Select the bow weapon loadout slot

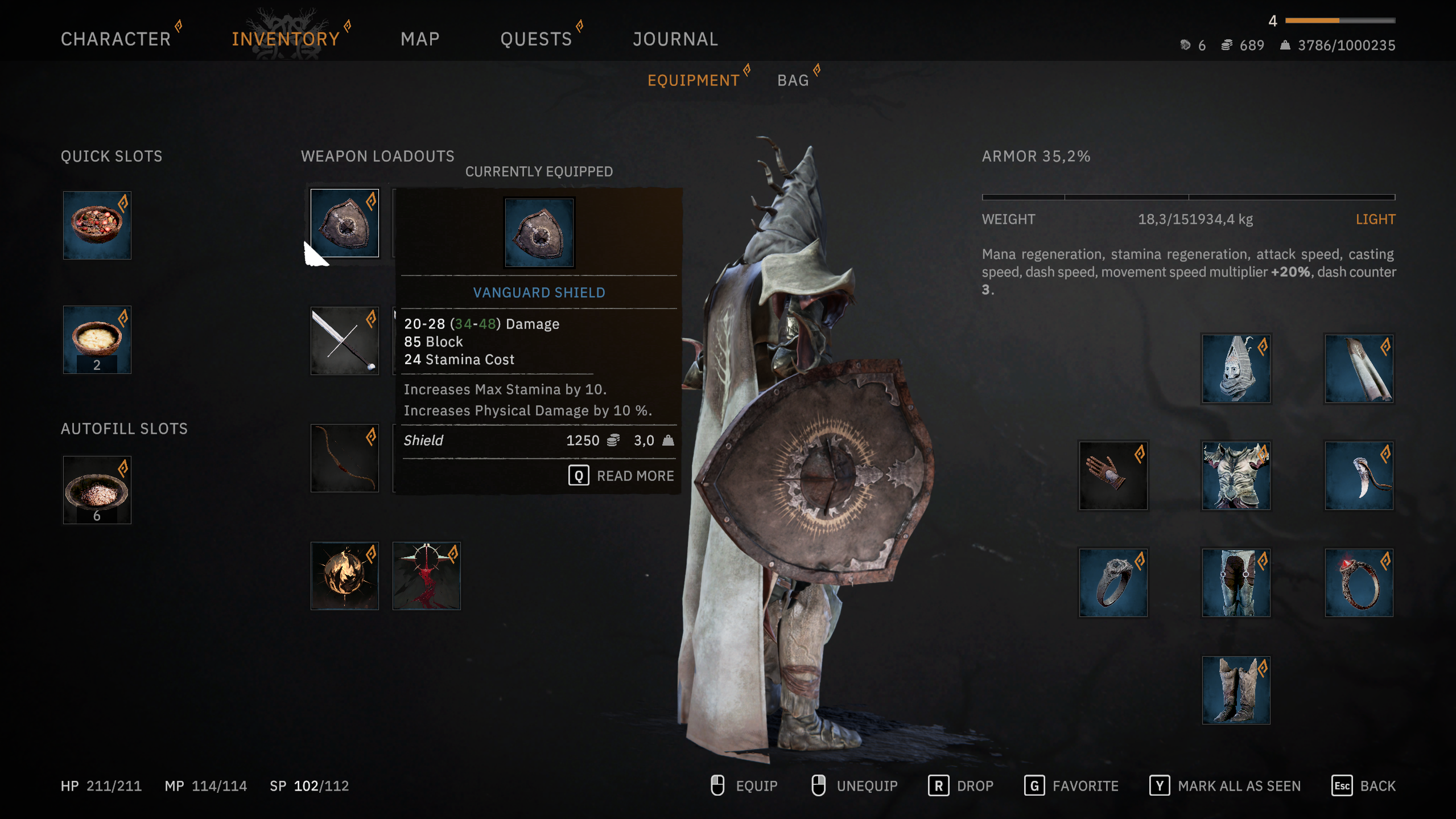pyautogui.click(x=345, y=458)
